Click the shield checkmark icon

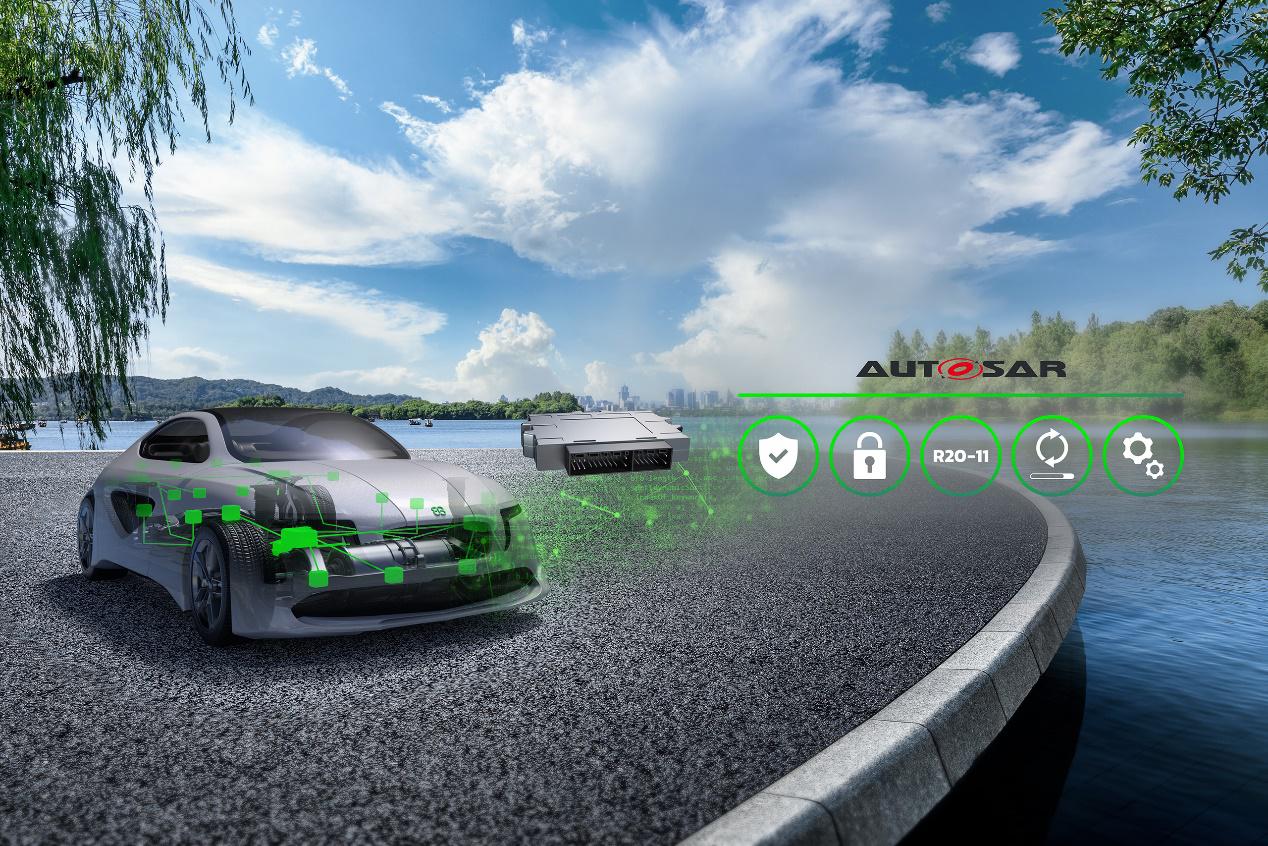(778, 456)
